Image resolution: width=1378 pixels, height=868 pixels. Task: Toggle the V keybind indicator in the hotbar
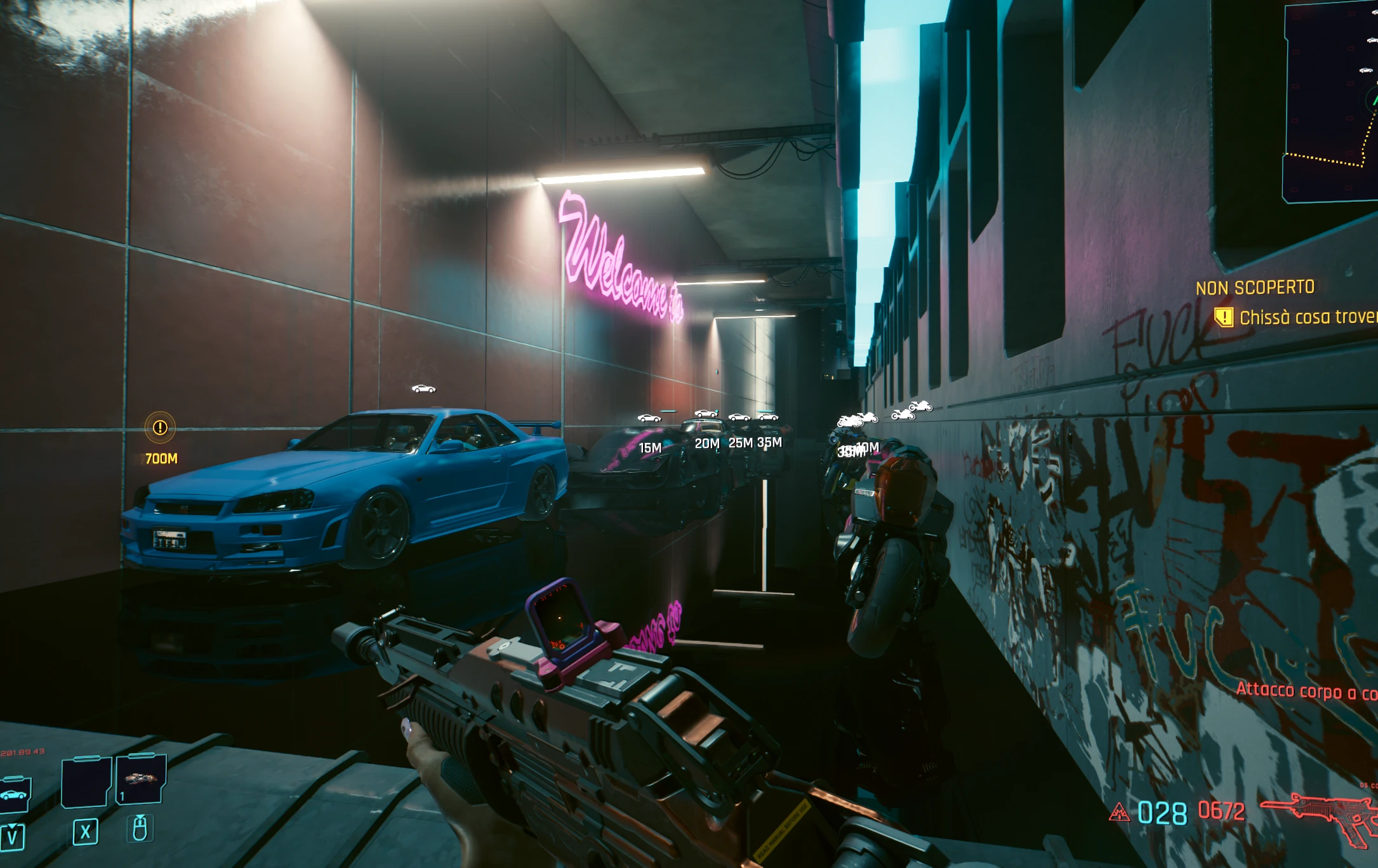click(11, 836)
